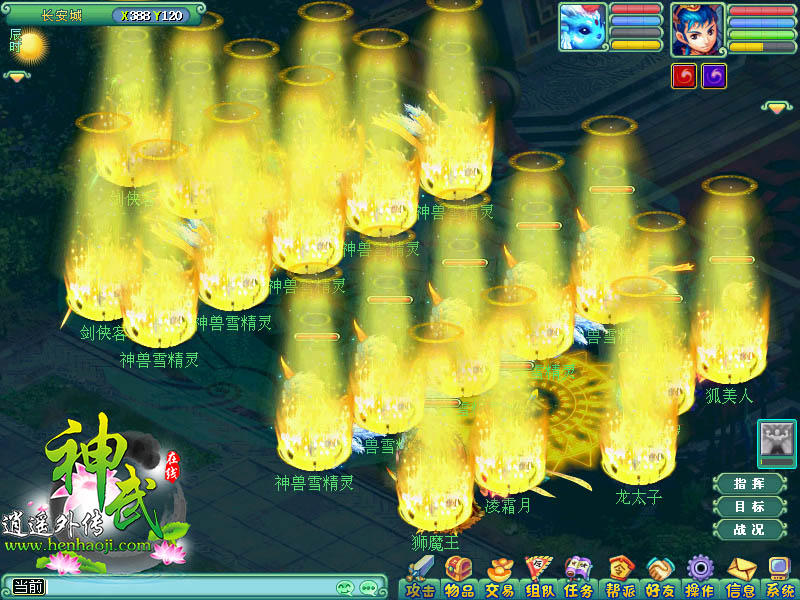
Task: Open the 系统 (System) monitor menu
Action: (780, 578)
